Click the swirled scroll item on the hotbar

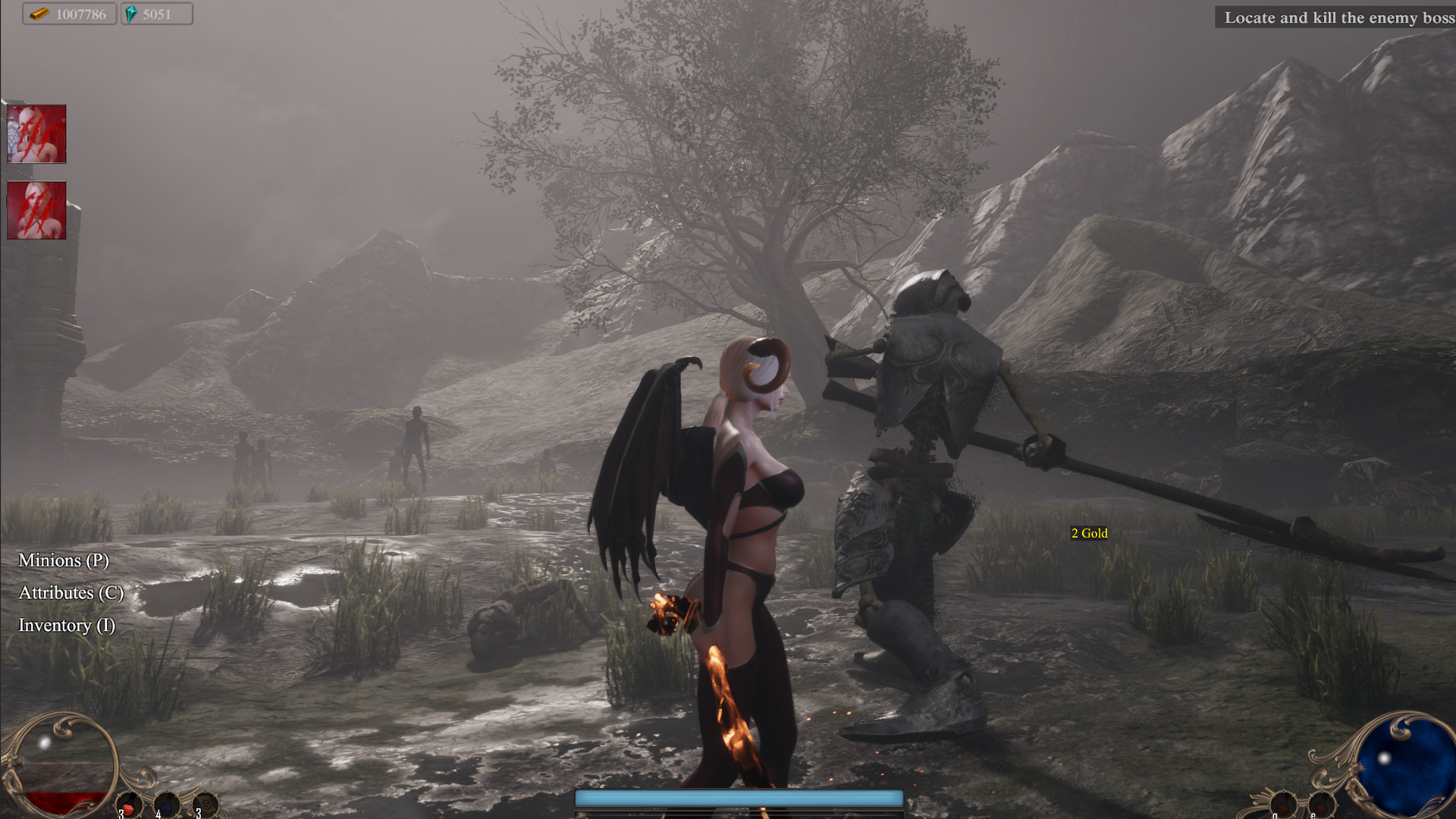click(x=206, y=804)
